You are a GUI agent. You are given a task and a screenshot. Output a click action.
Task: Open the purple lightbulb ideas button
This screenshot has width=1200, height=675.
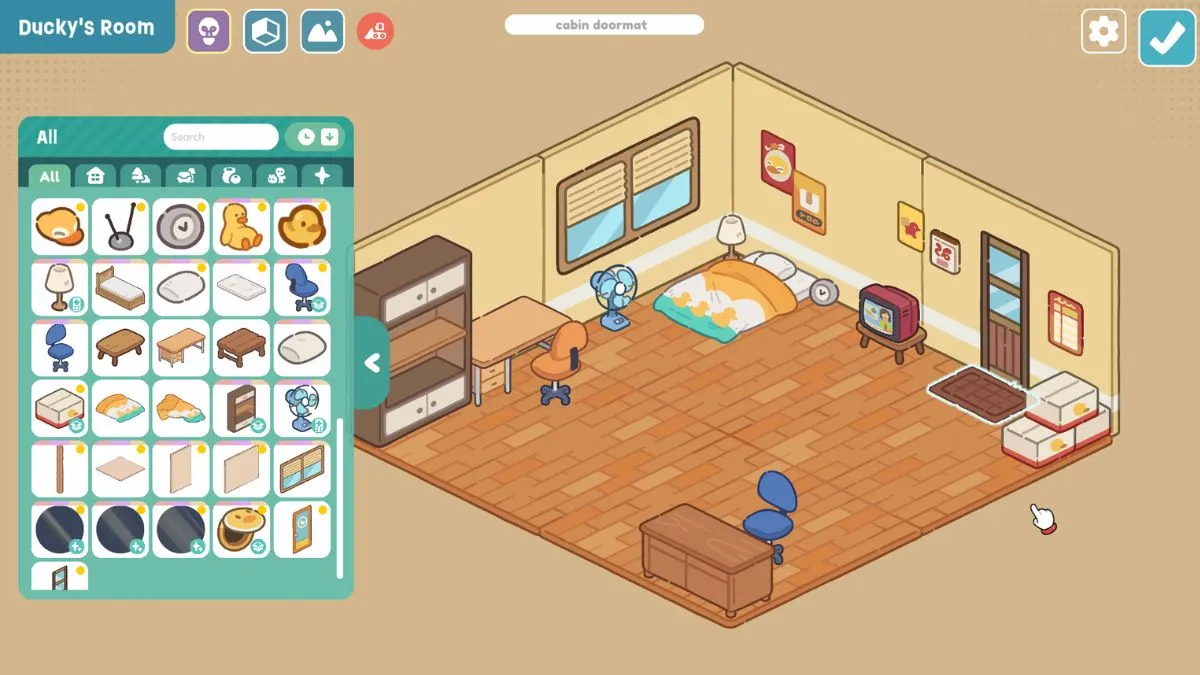point(208,32)
